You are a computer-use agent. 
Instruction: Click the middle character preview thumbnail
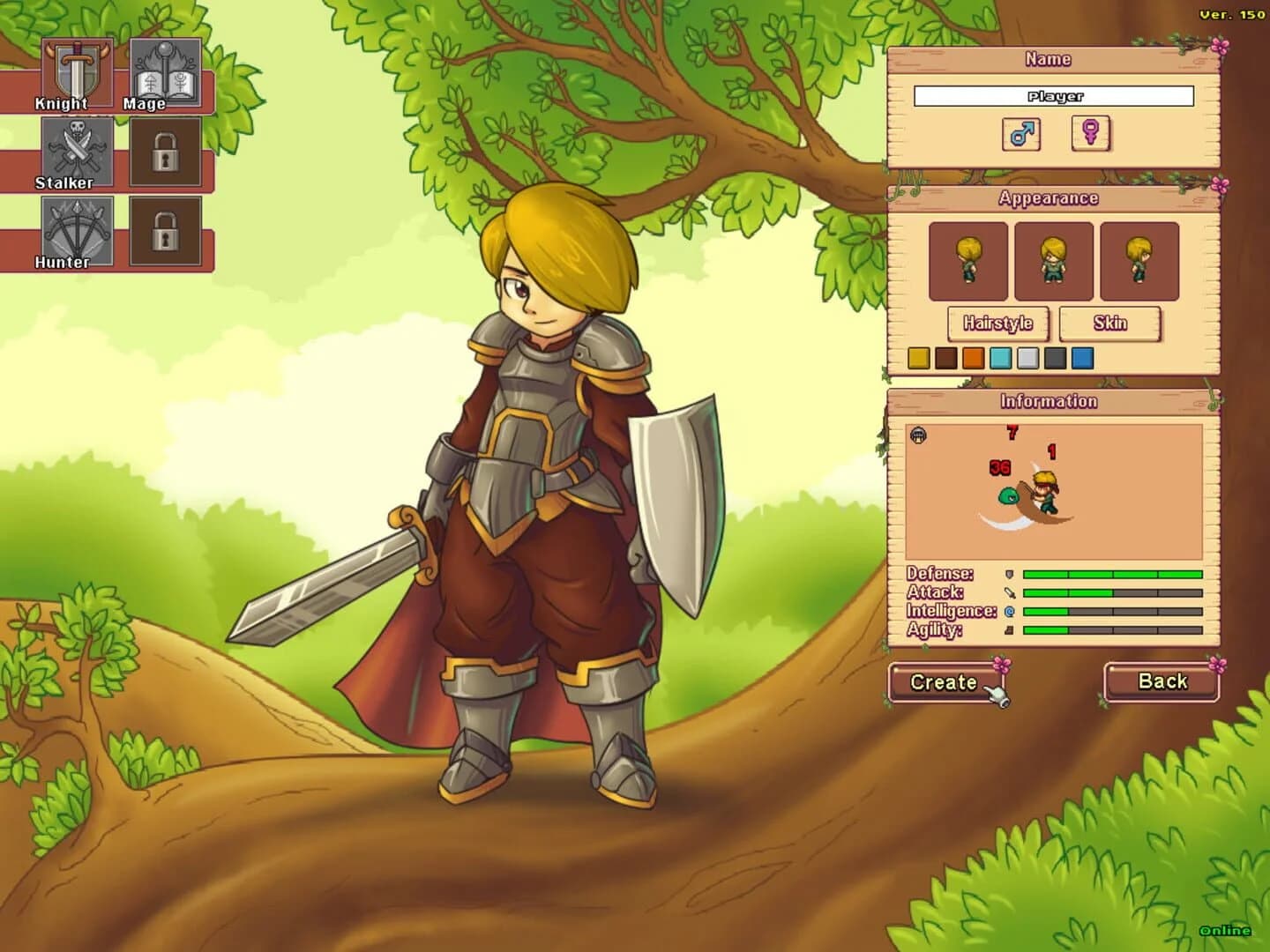tap(1051, 260)
